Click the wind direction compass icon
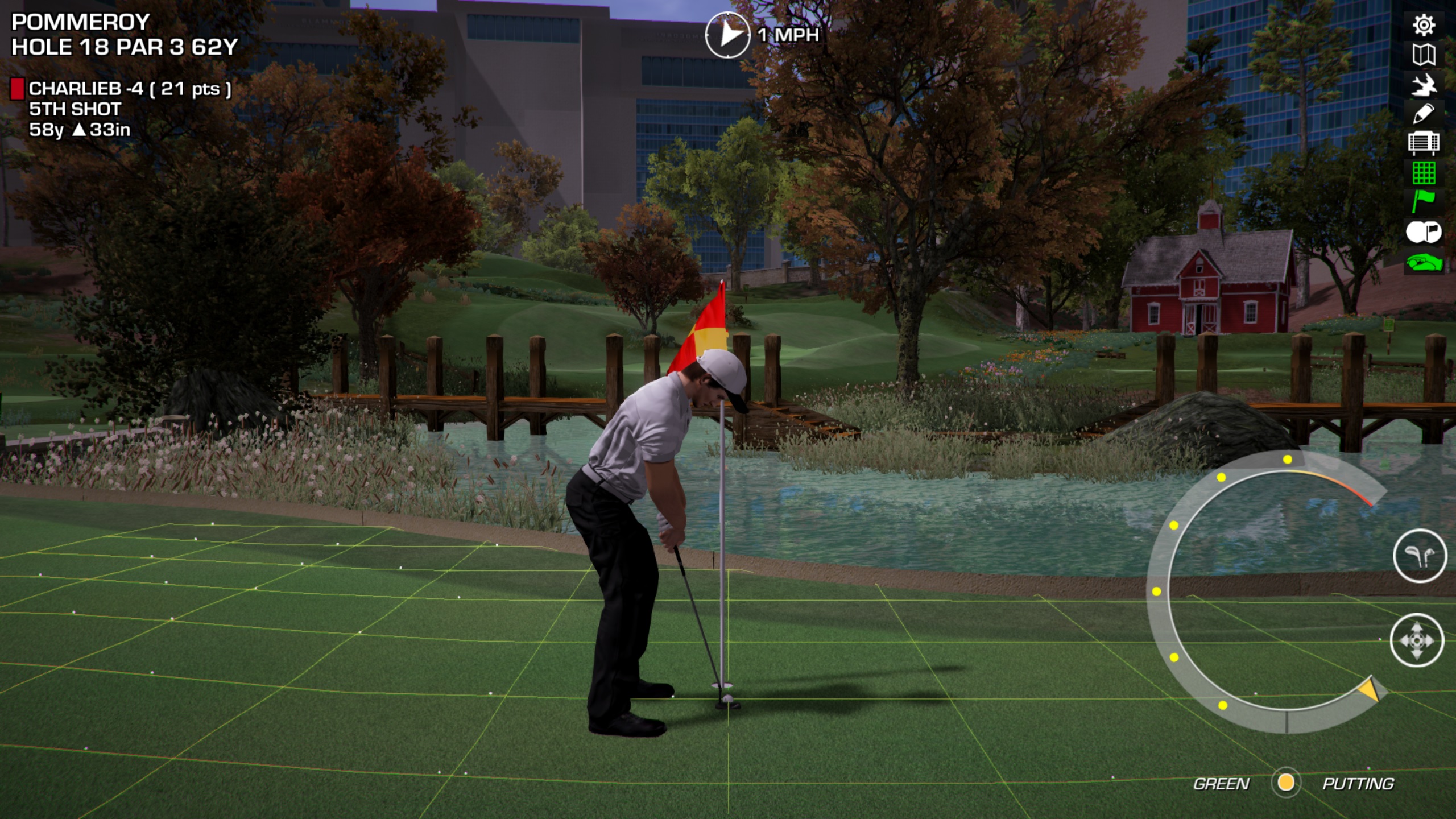The height and width of the screenshot is (819, 1456). point(727,35)
